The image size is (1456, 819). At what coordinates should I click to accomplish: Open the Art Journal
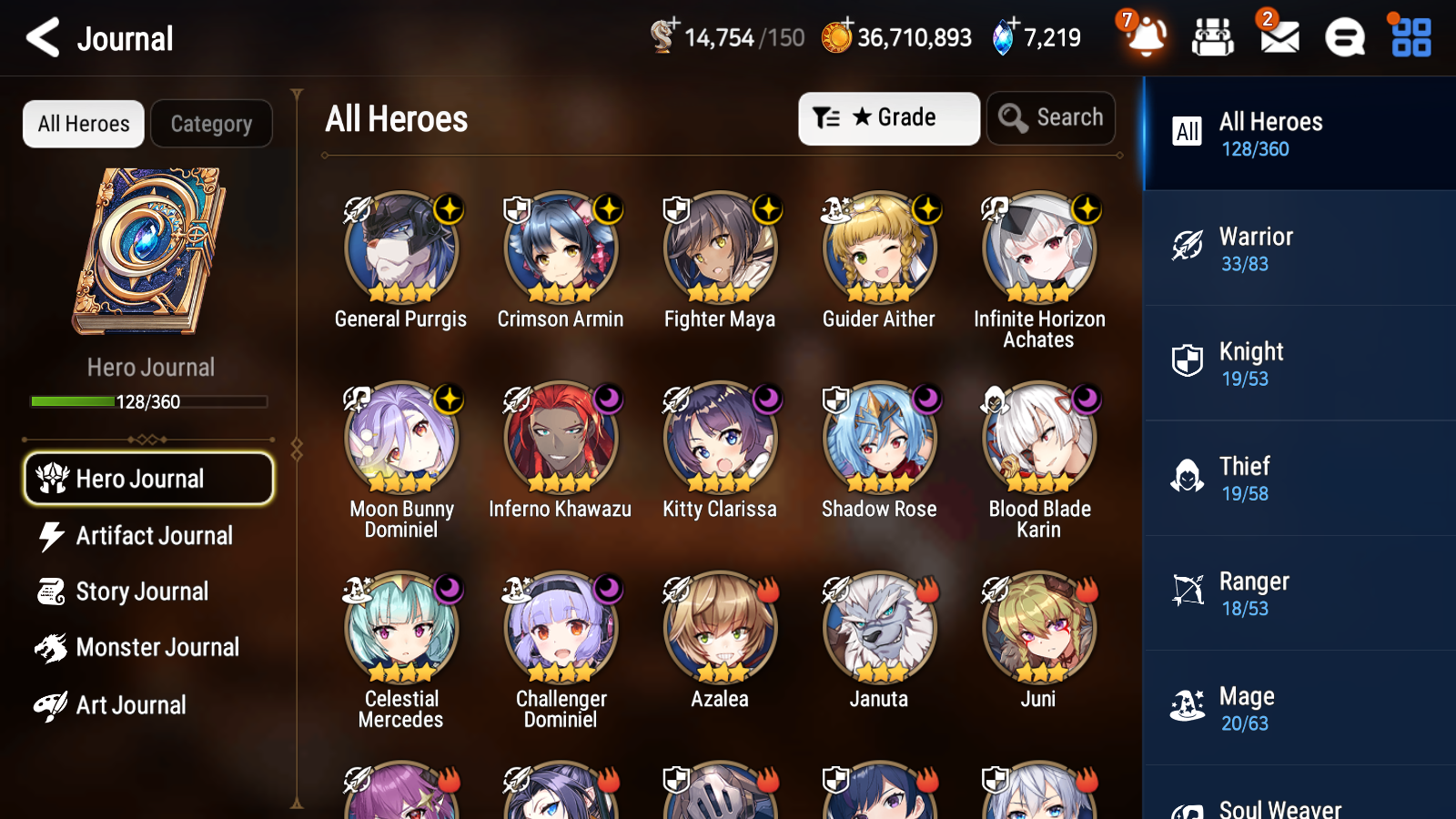point(131,705)
